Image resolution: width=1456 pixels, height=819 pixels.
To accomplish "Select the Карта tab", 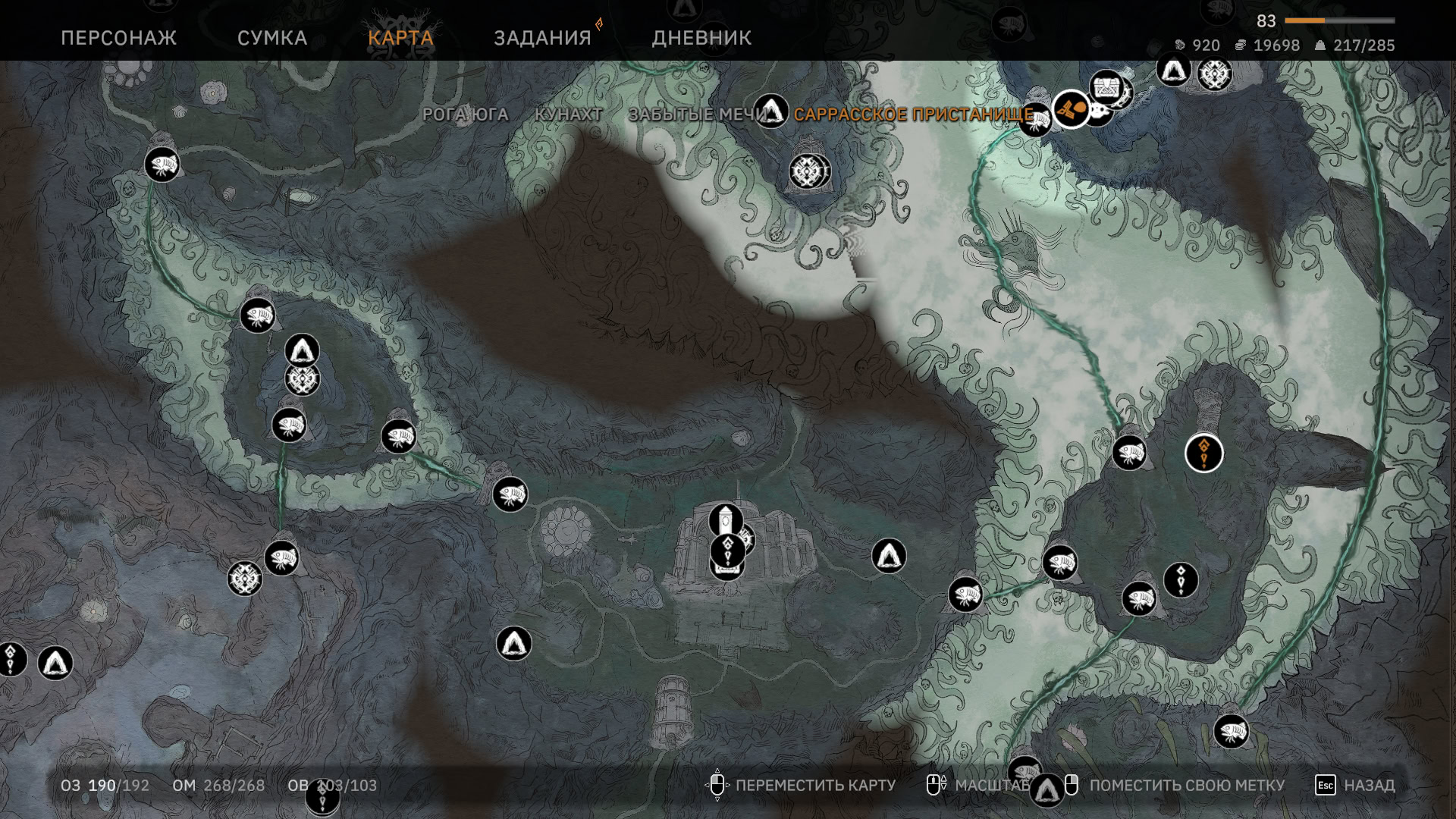I will click(400, 38).
